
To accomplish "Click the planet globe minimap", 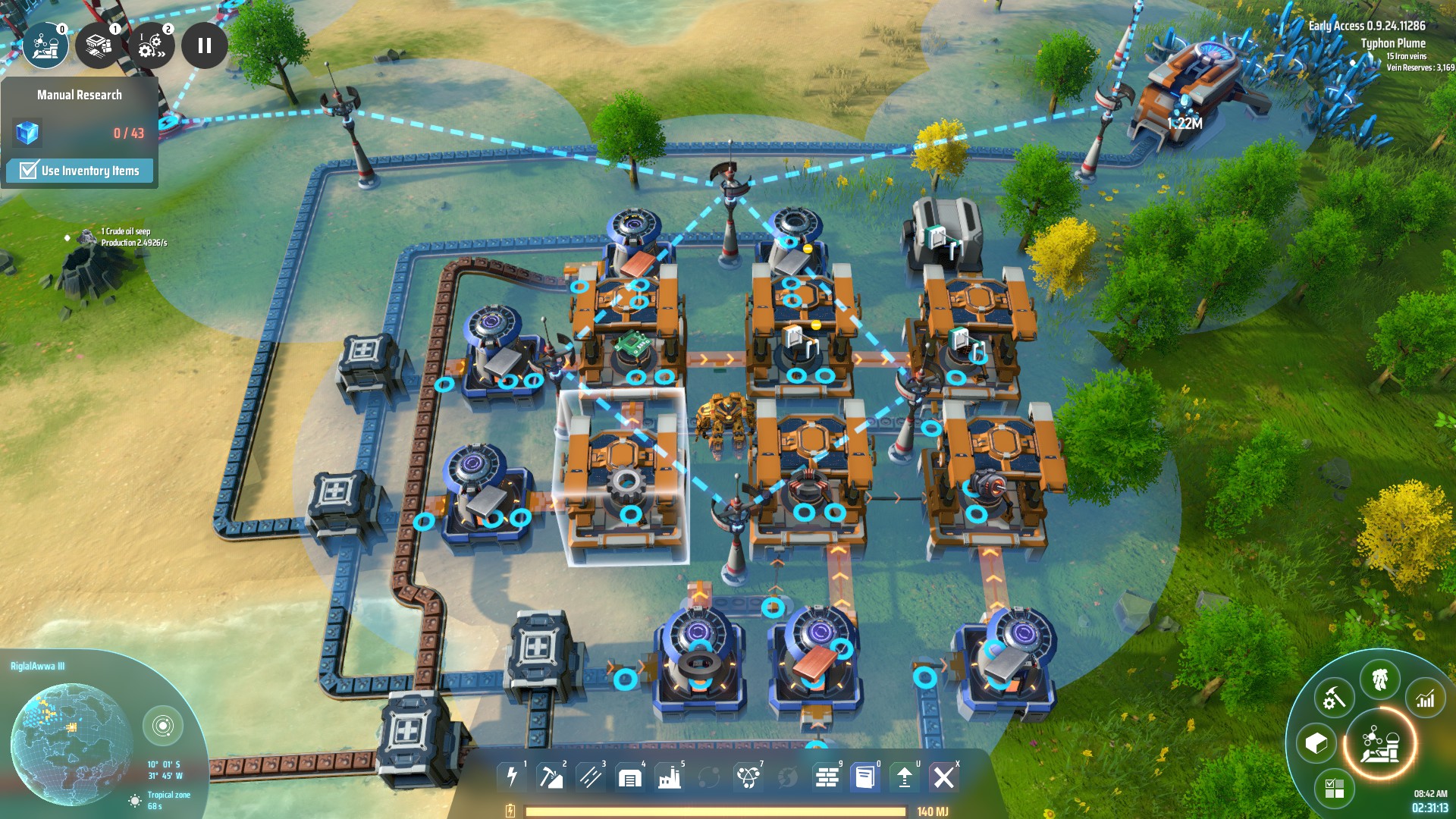I will coord(72,743).
